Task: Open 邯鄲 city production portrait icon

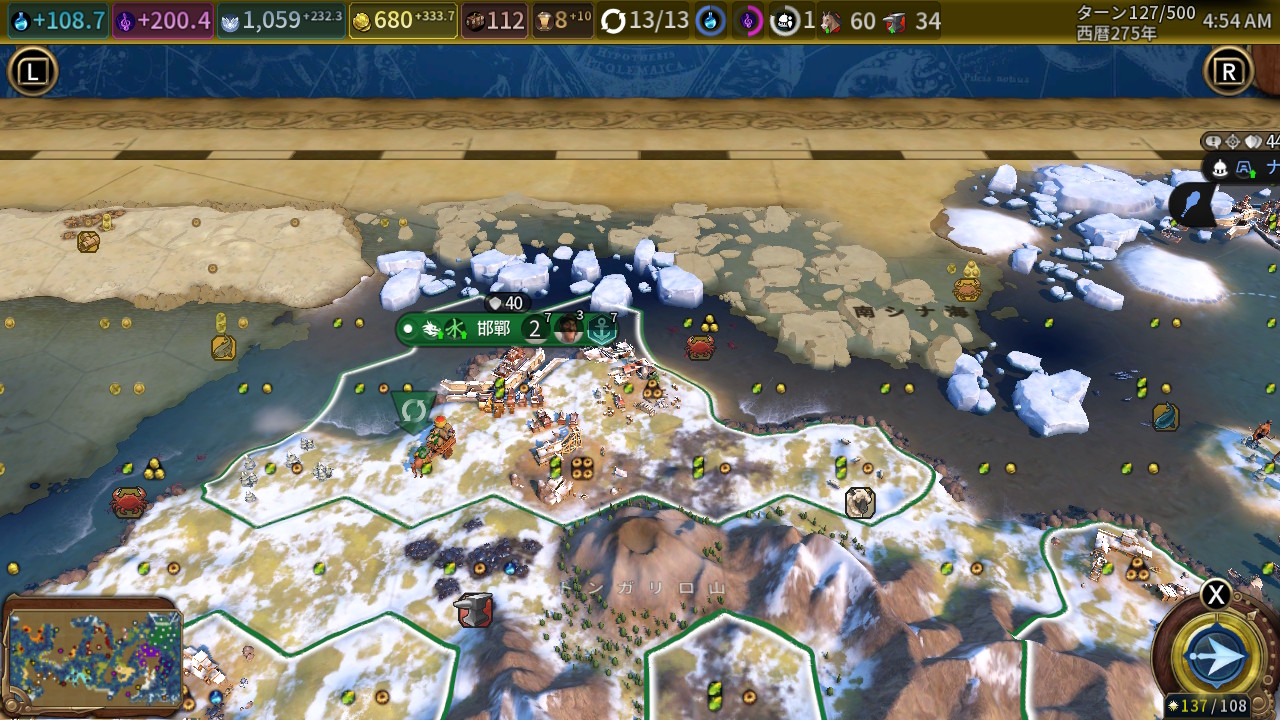Action: click(568, 329)
